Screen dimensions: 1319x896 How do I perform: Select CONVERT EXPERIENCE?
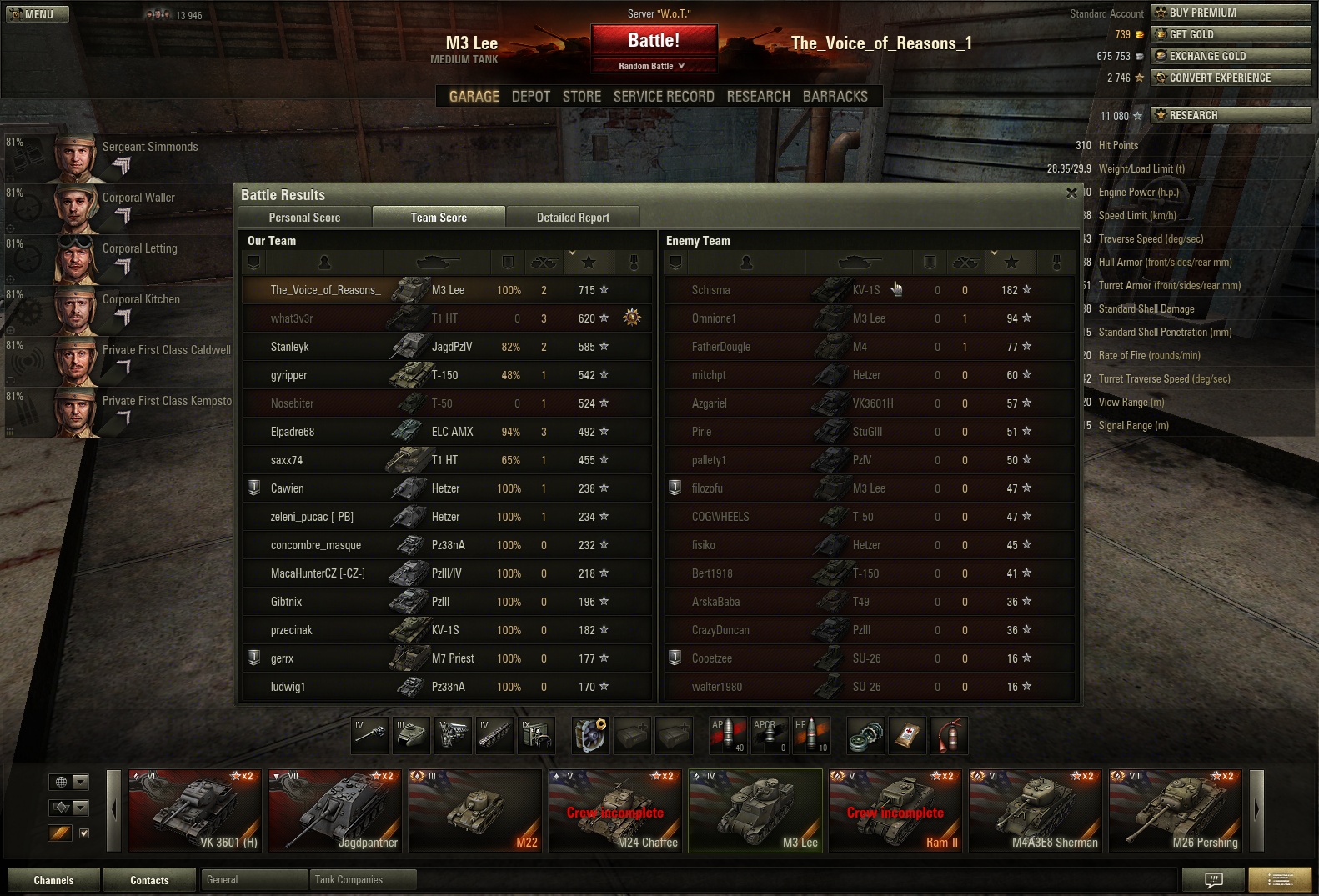pyautogui.click(x=1231, y=78)
